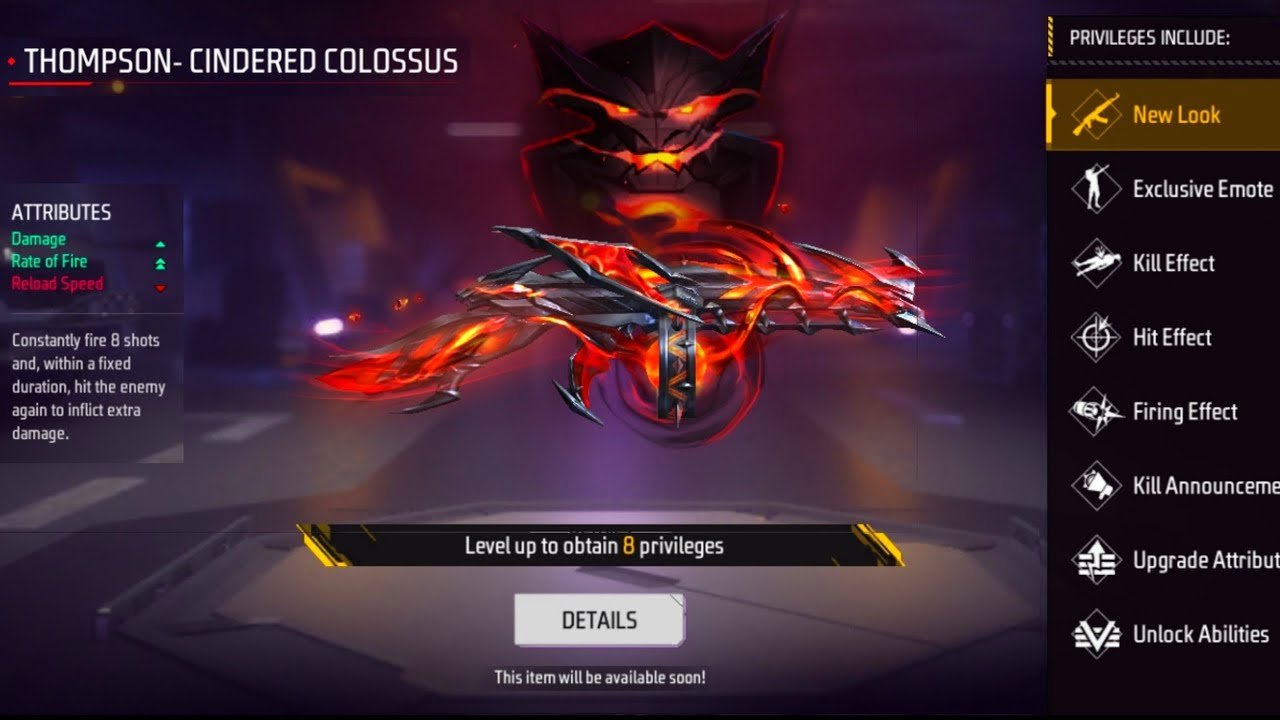Click the Firing Effect gun icon
The image size is (1280, 720).
pos(1096,411)
